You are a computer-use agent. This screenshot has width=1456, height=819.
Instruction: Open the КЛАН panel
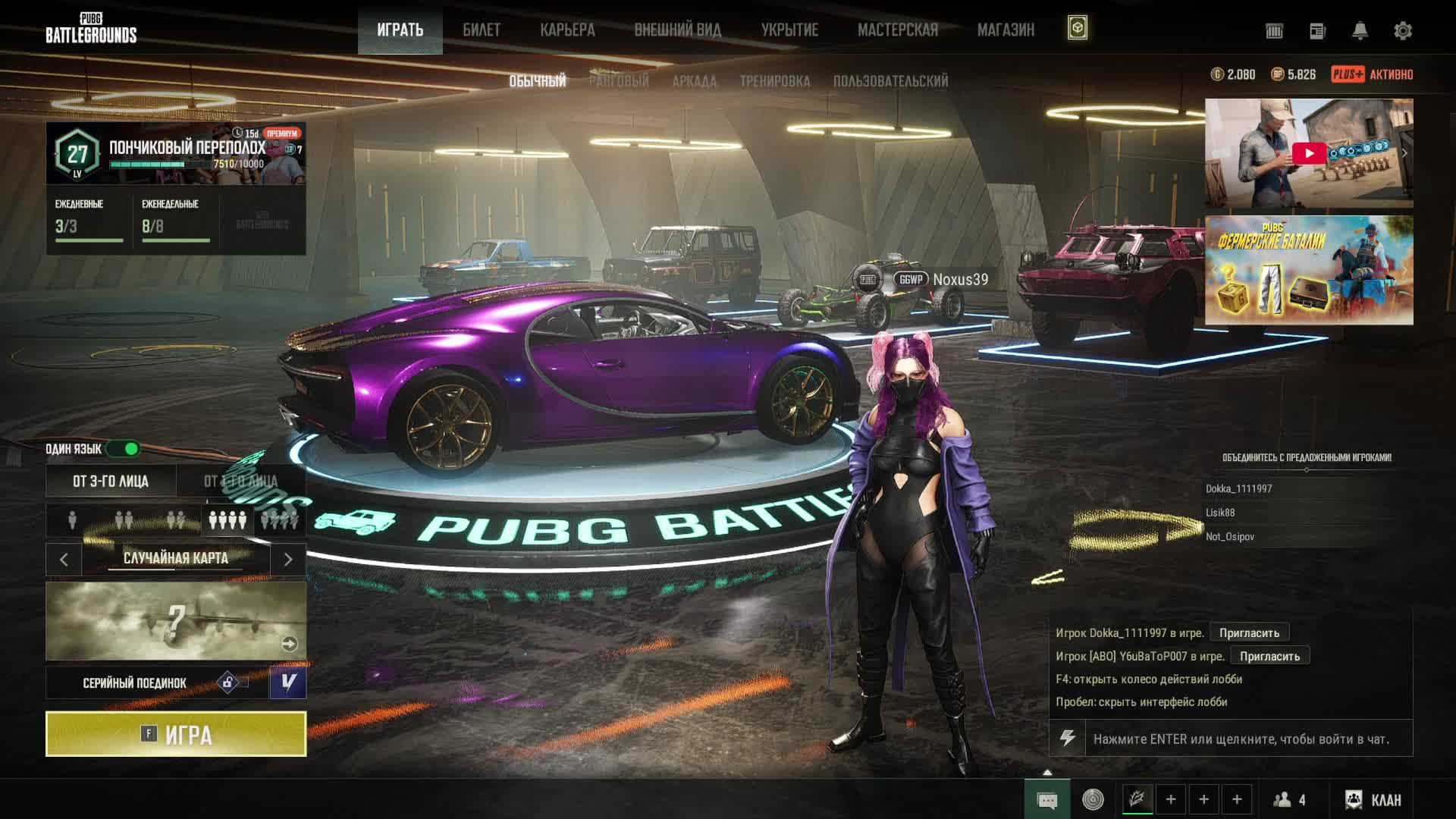(x=1376, y=800)
